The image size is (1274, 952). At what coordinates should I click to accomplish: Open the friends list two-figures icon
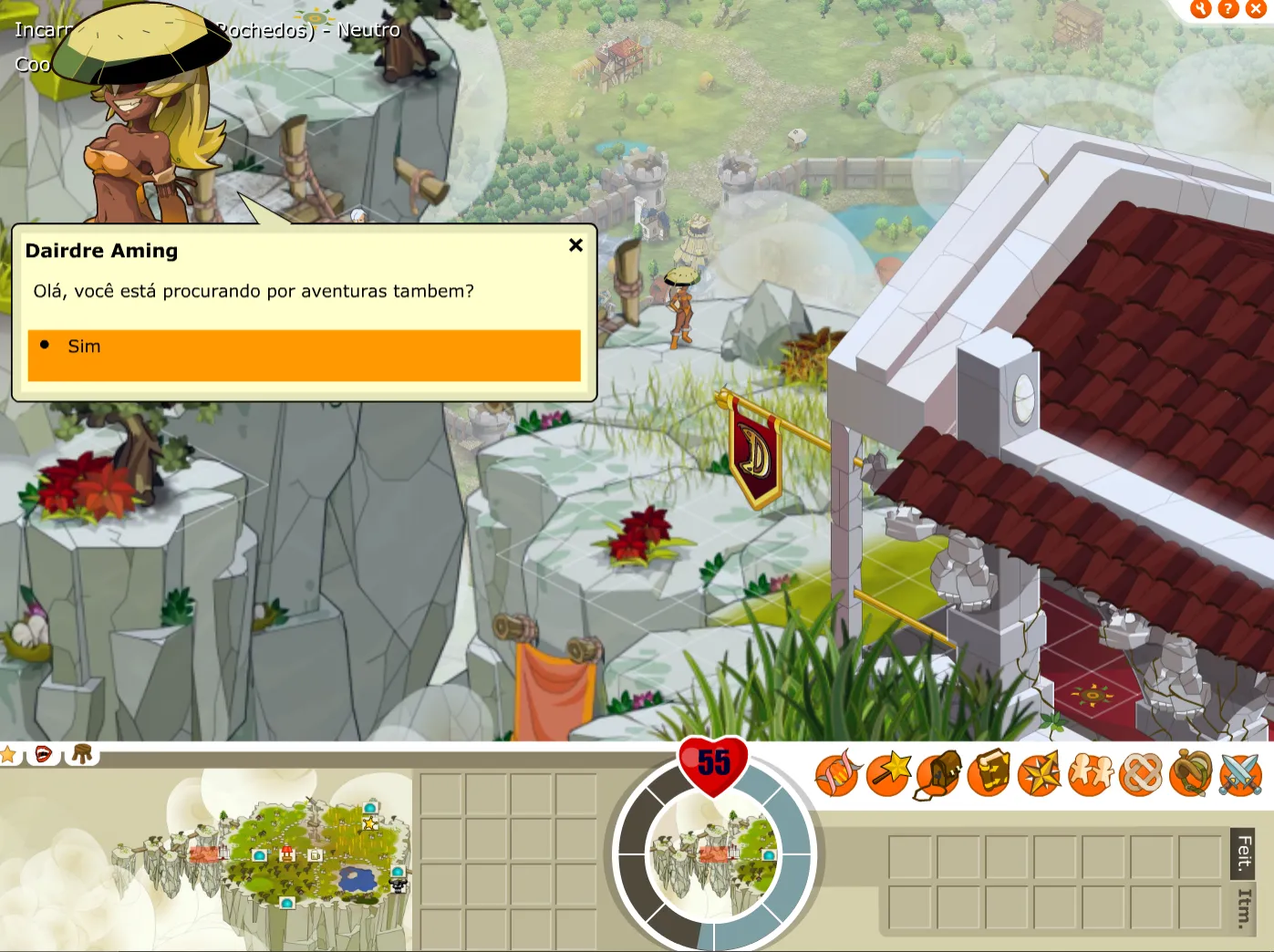1091,774
